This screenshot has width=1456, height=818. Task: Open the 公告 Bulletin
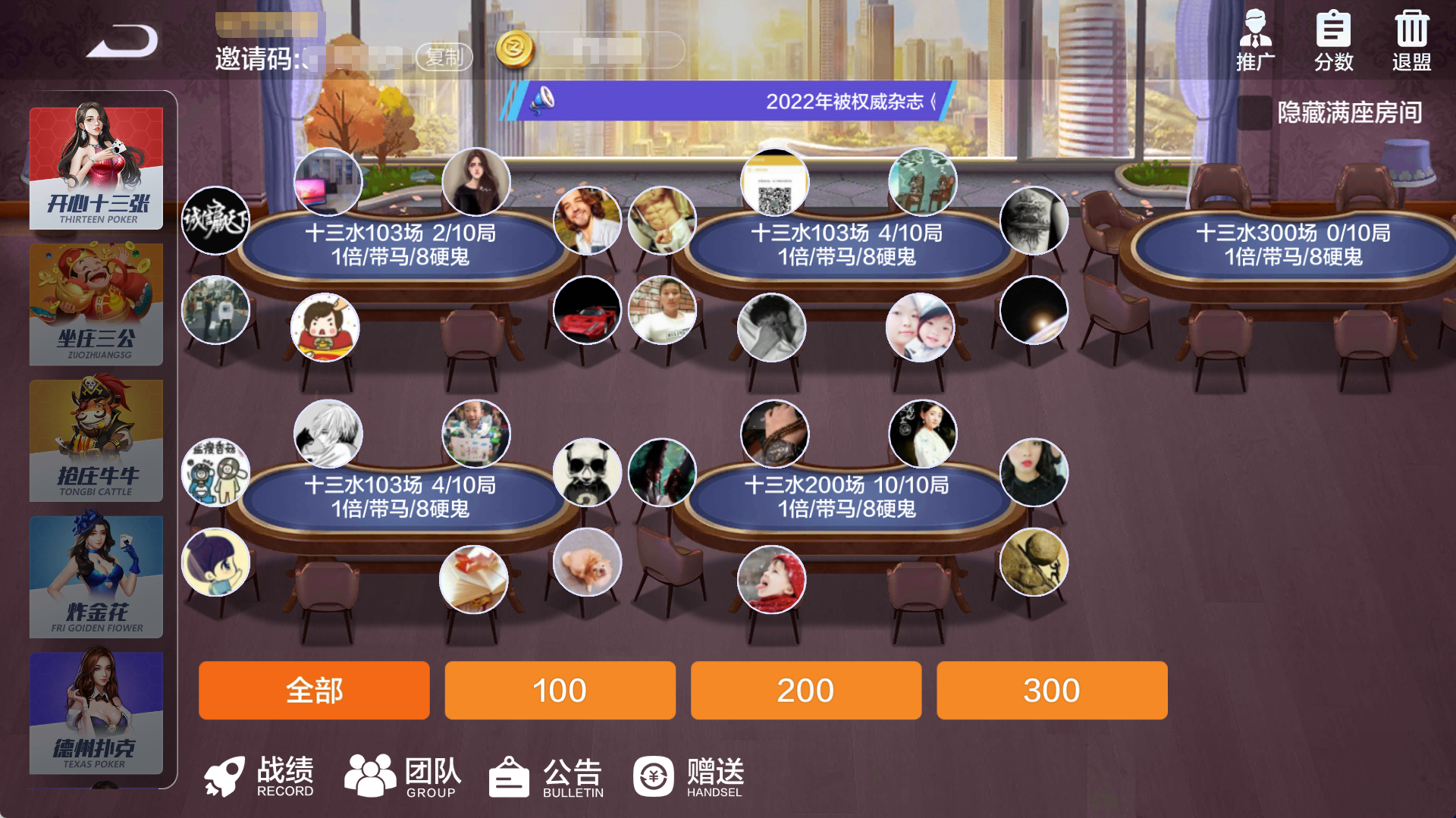(546, 776)
